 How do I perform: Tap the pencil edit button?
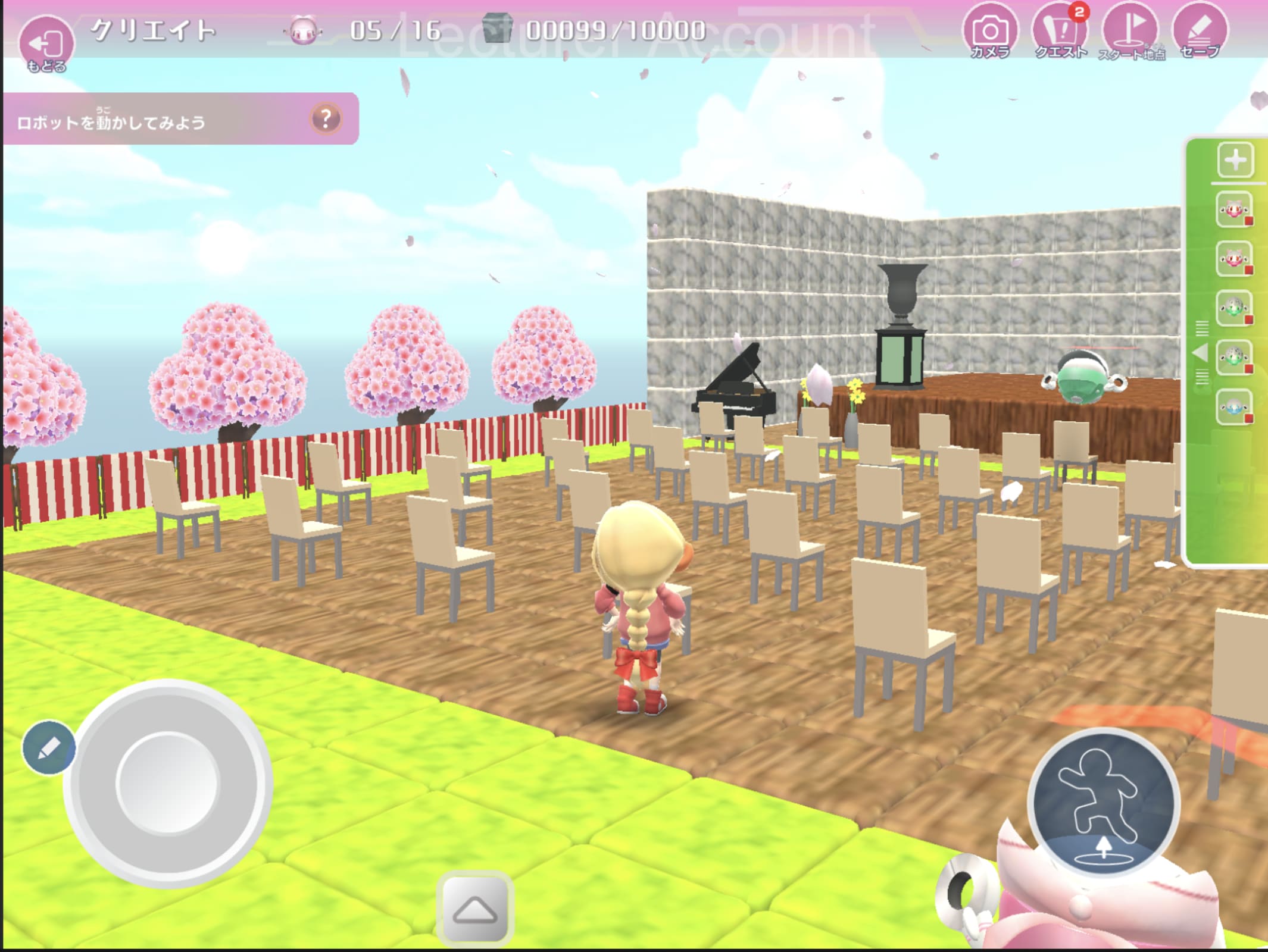tap(49, 747)
